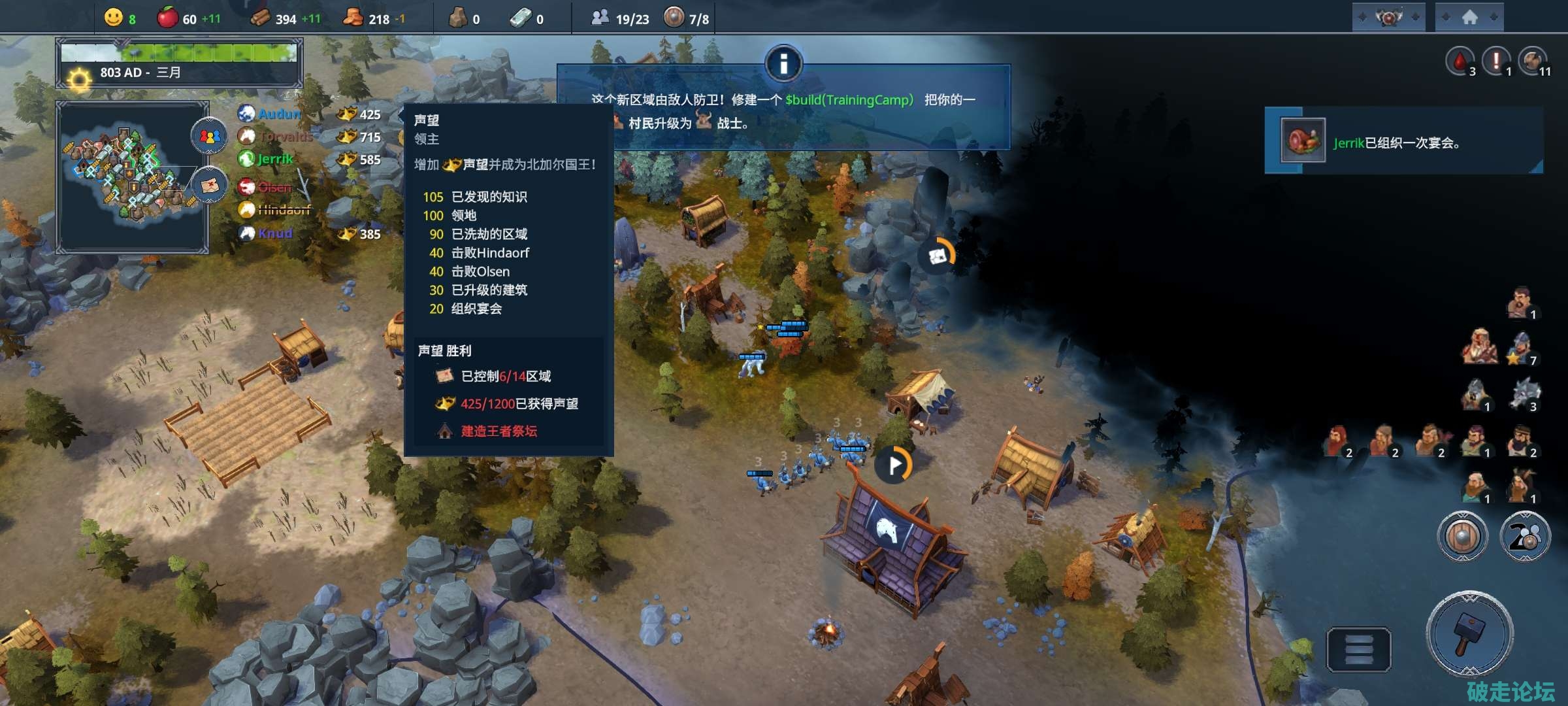Select Knud in the player list

click(274, 233)
